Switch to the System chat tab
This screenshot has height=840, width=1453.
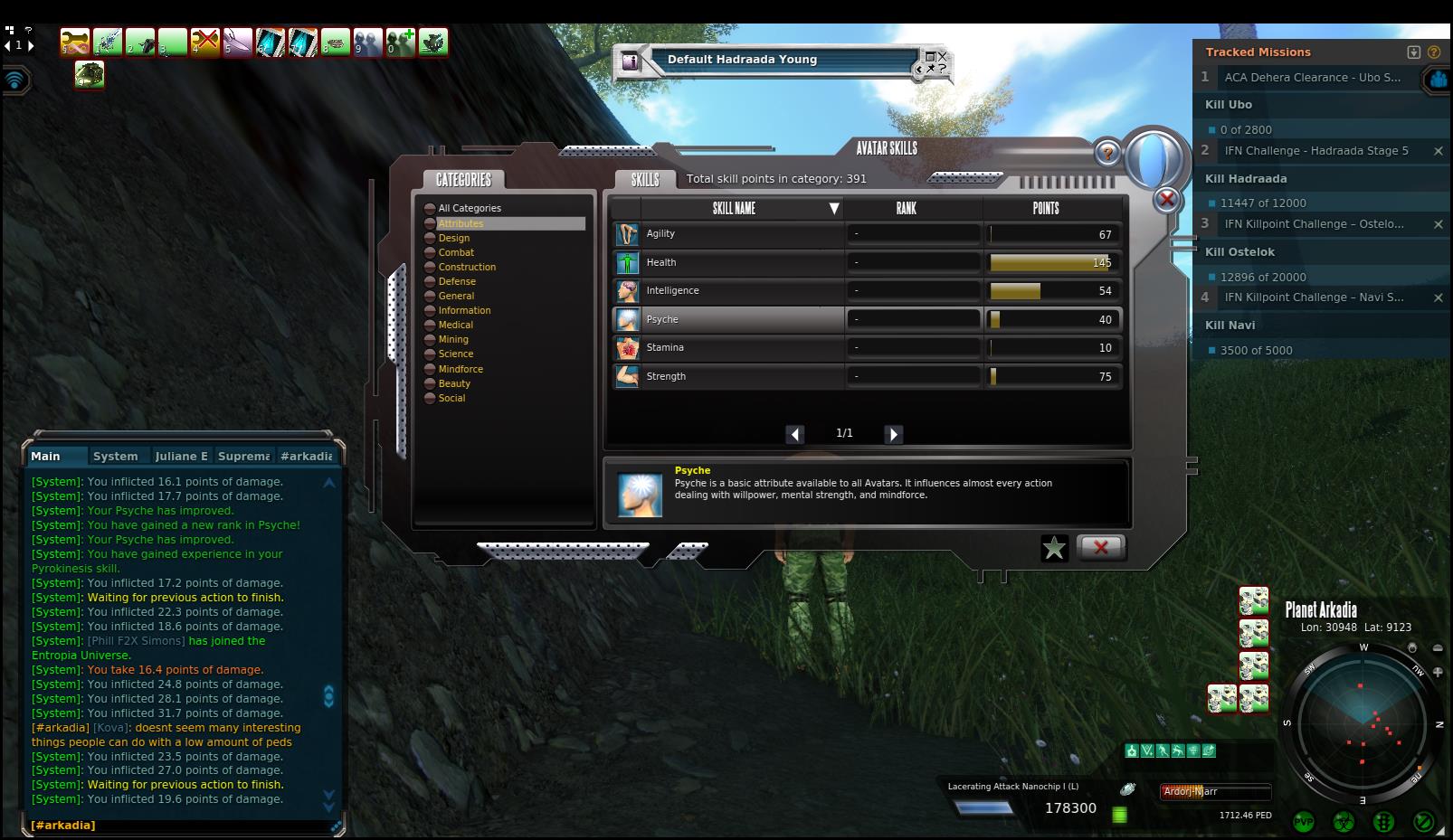click(116, 457)
